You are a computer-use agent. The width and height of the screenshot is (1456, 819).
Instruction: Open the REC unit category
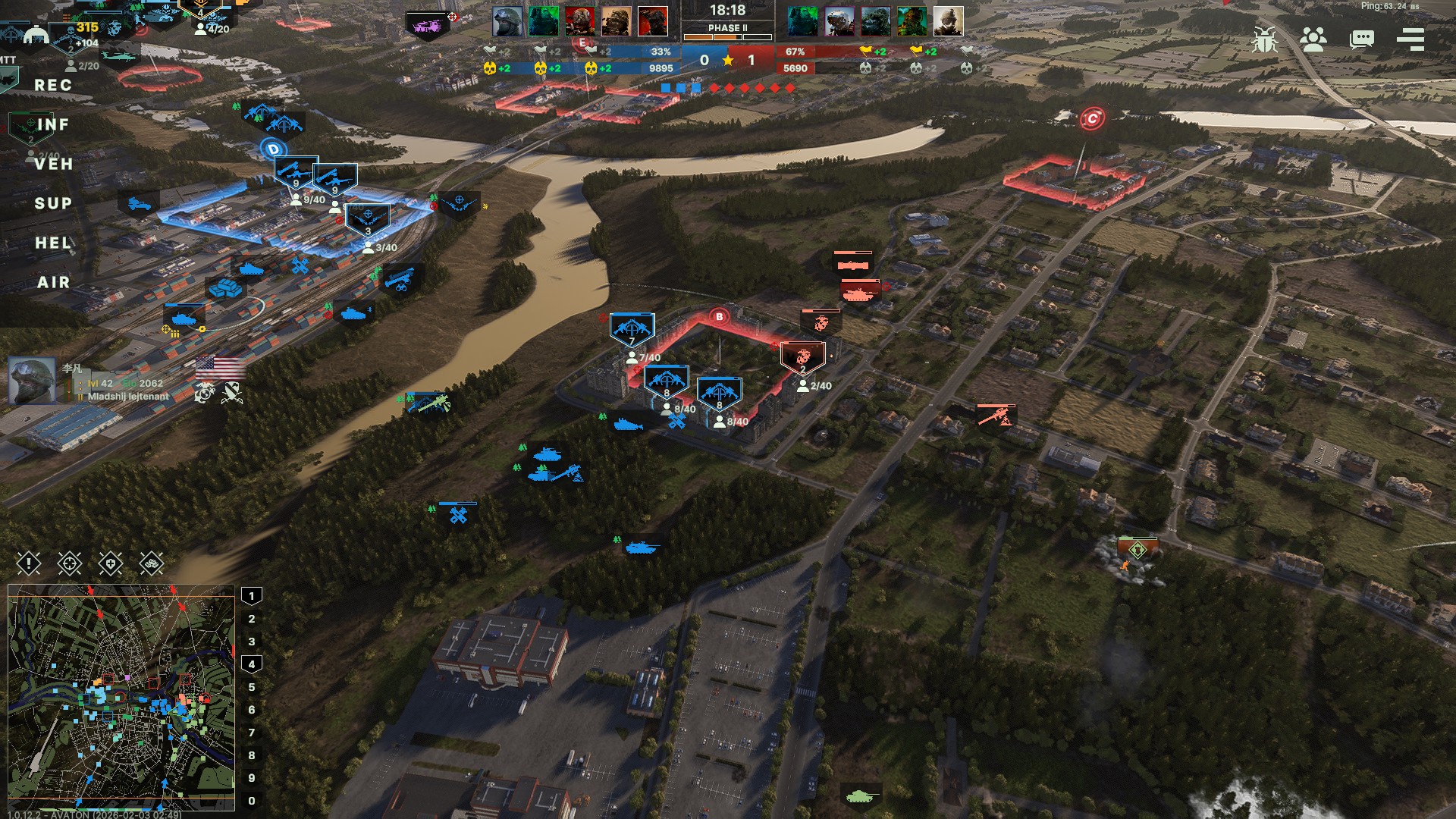click(53, 86)
